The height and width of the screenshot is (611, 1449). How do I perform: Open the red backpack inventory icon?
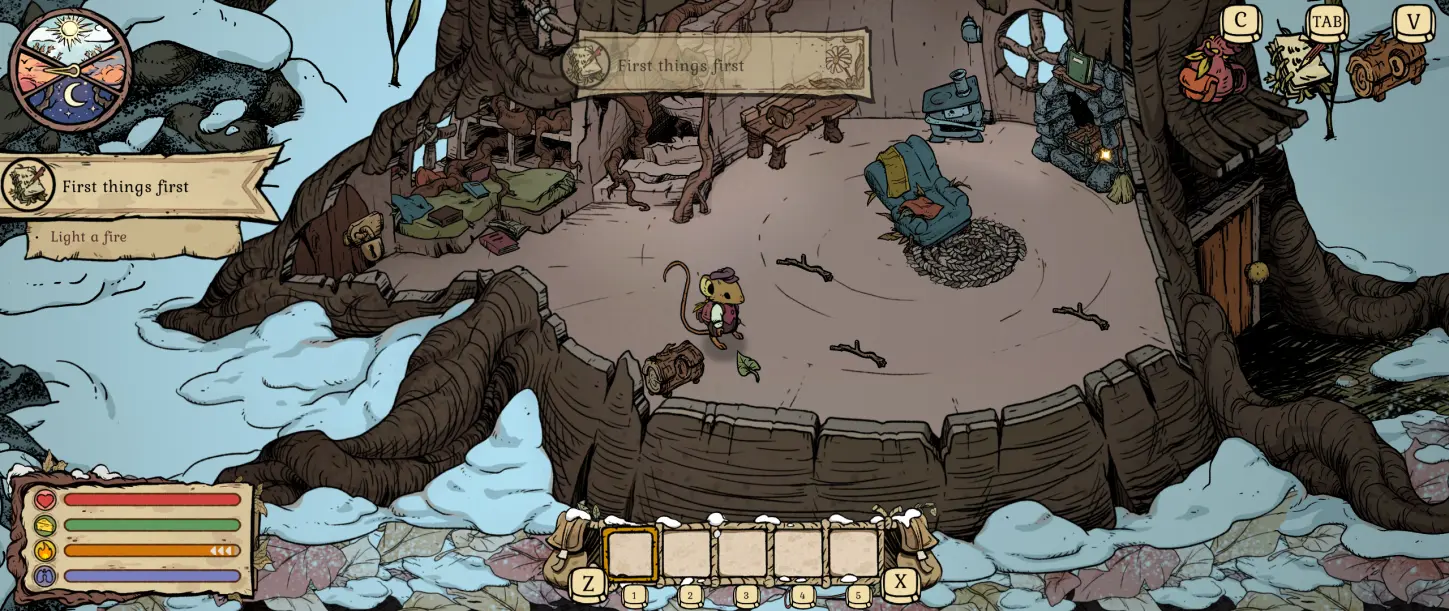click(x=1212, y=69)
